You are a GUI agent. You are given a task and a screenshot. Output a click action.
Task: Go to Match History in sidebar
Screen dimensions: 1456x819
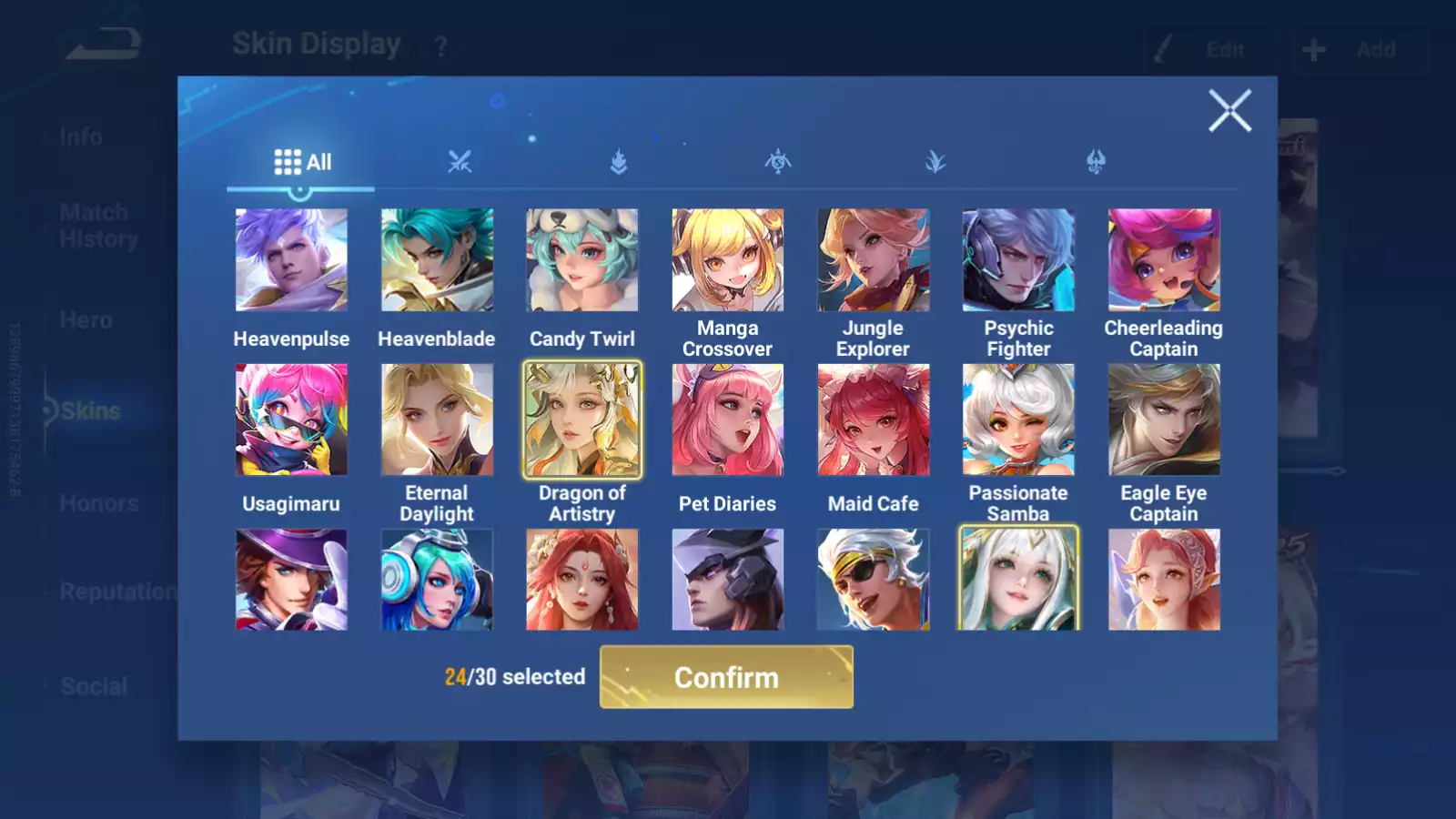point(94,225)
